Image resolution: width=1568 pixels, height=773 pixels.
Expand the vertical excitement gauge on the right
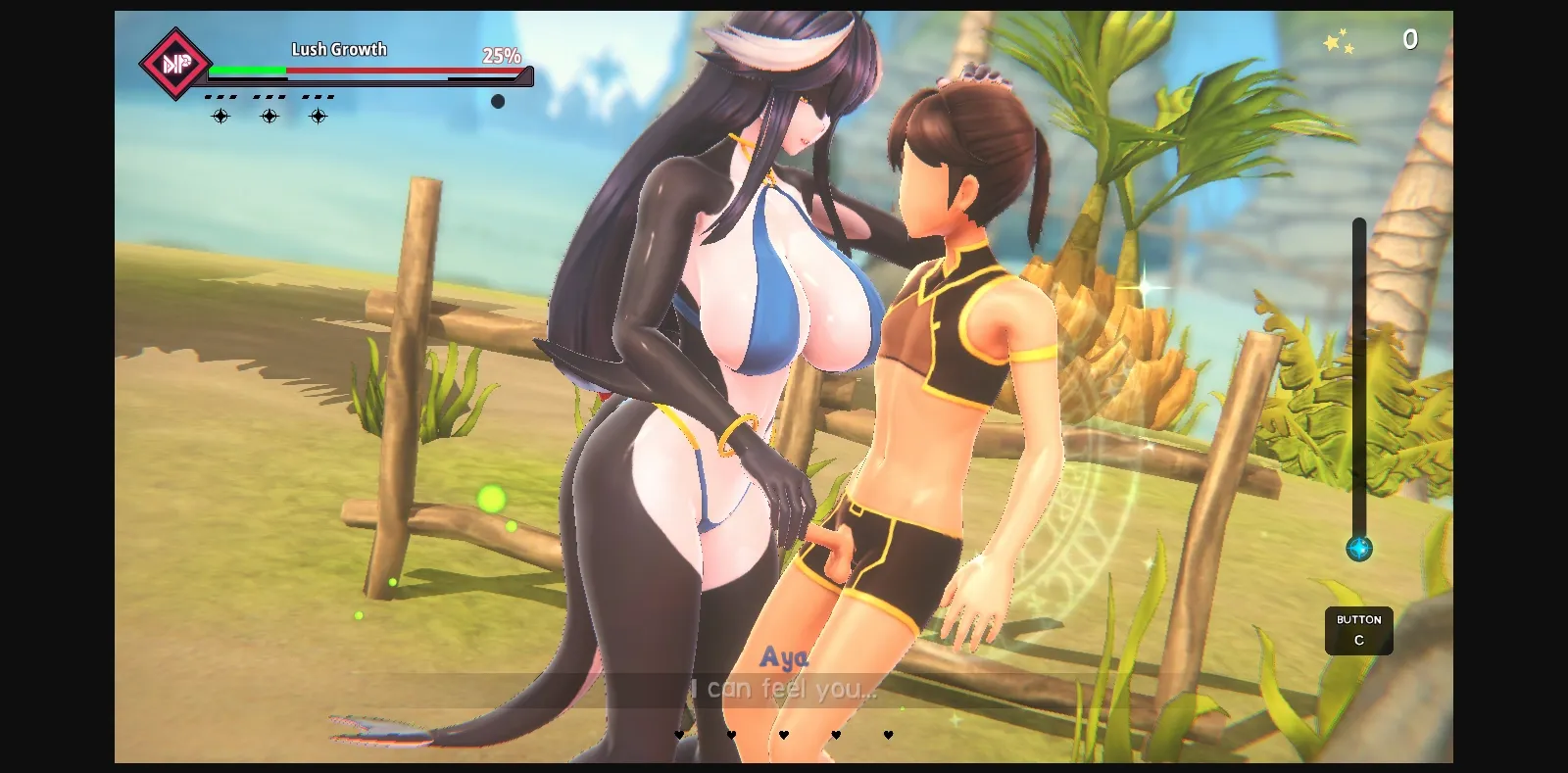coord(1359,382)
